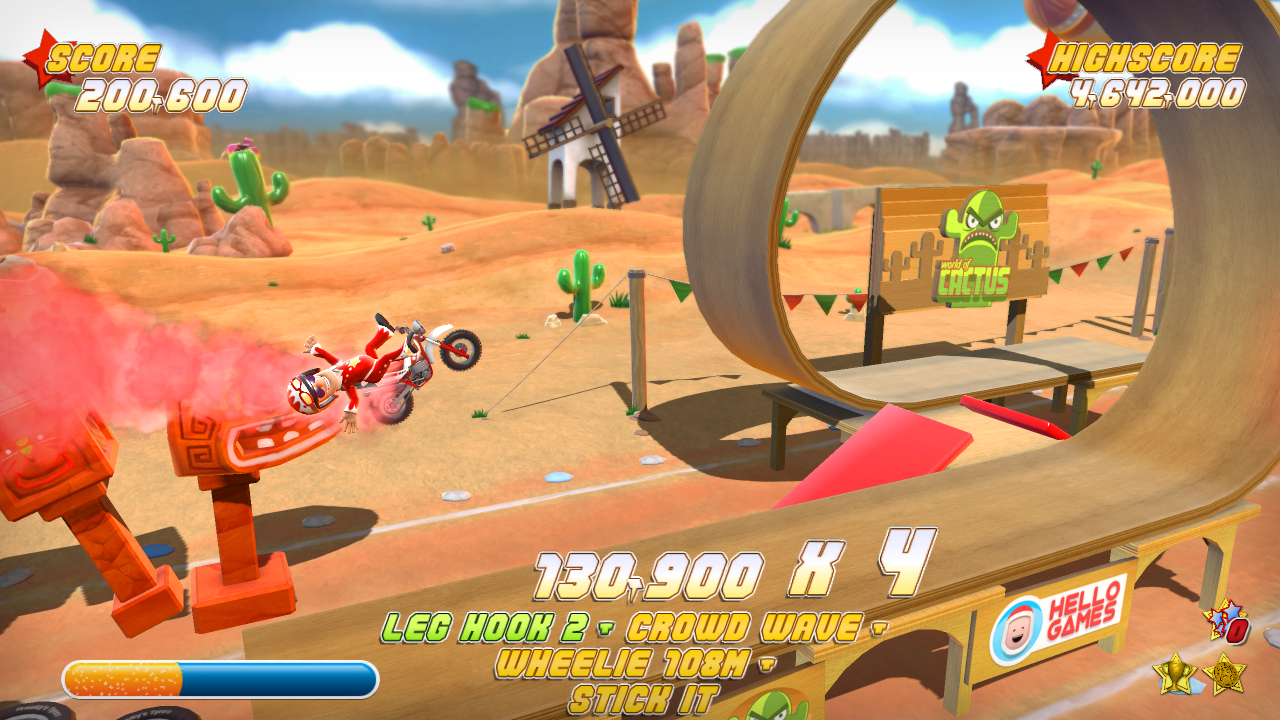Image resolution: width=1280 pixels, height=720 pixels.
Task: Select the trophy star badge near the bottom
Action: (1175, 672)
